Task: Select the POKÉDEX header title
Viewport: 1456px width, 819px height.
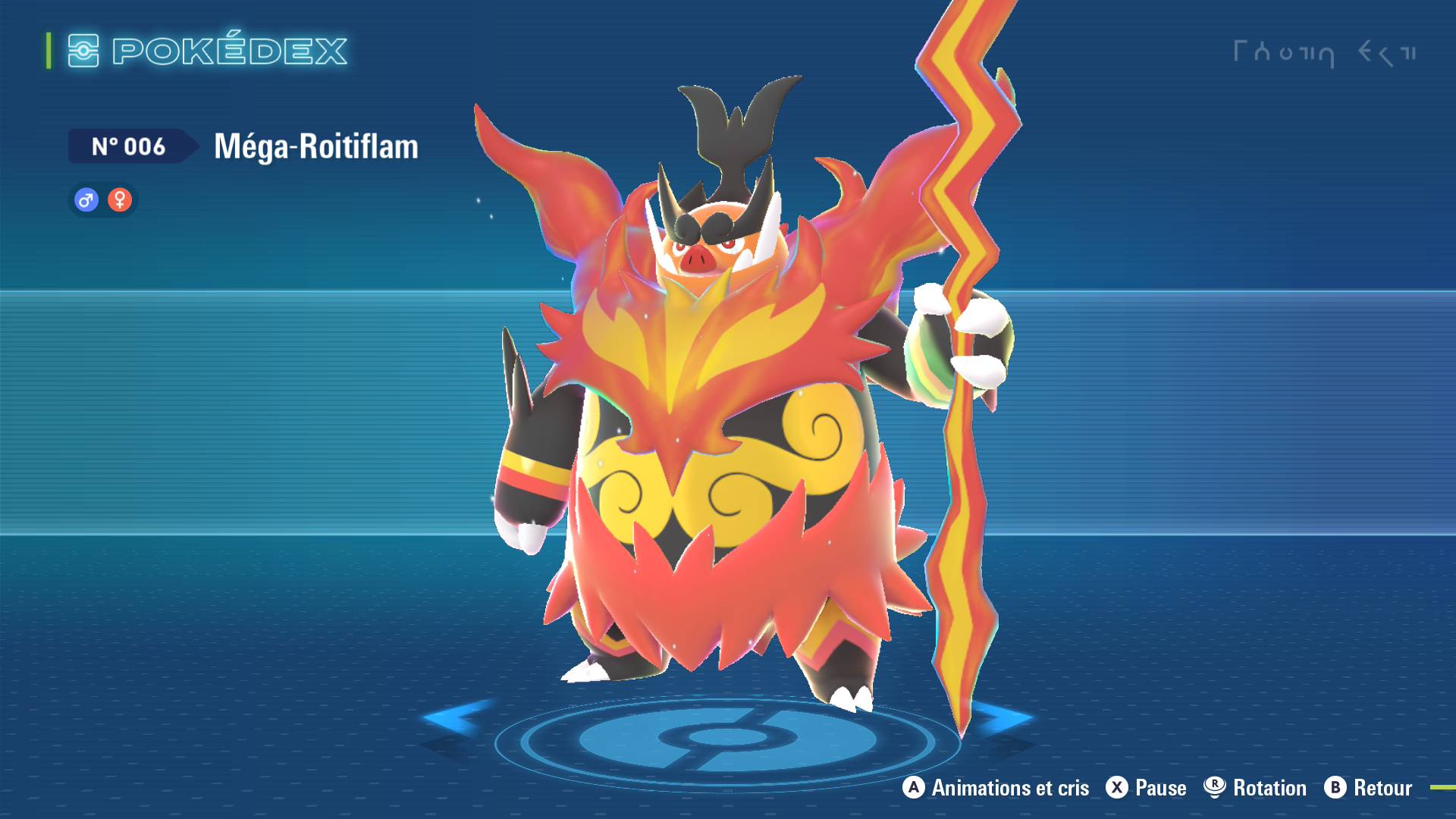Action: 227,52
